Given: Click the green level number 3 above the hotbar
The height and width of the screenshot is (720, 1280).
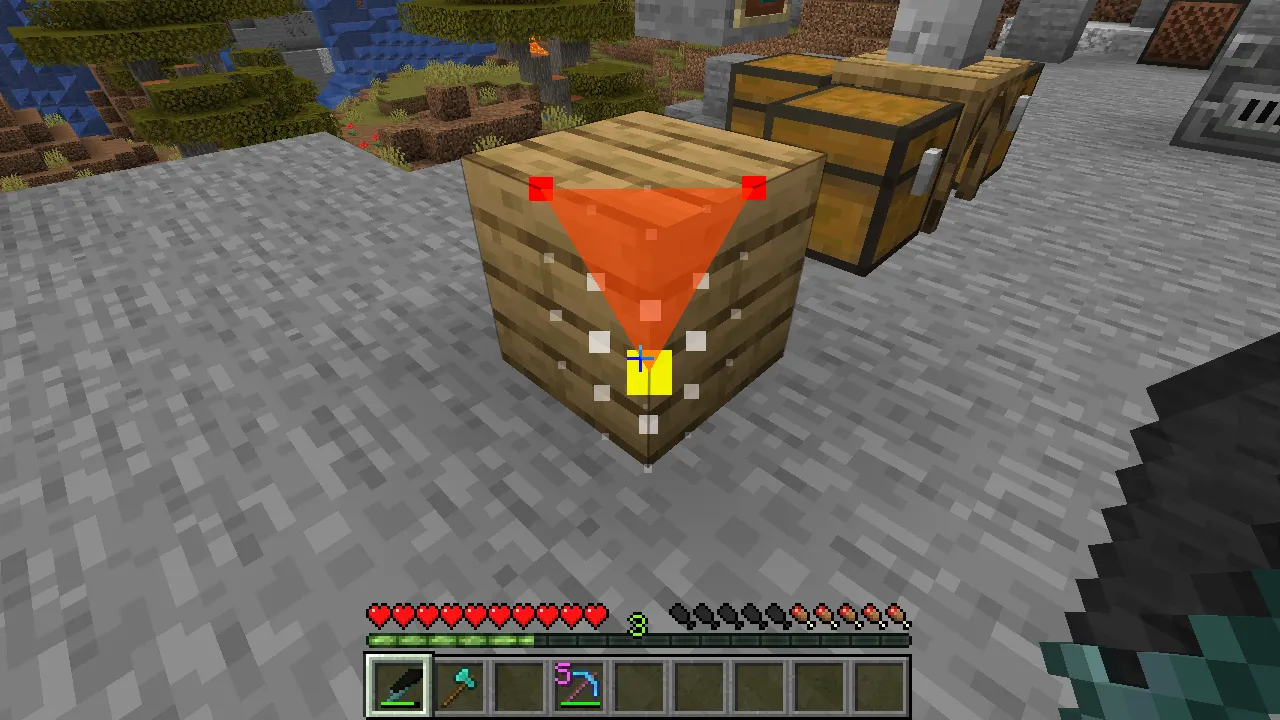Looking at the screenshot, I should pos(639,624).
